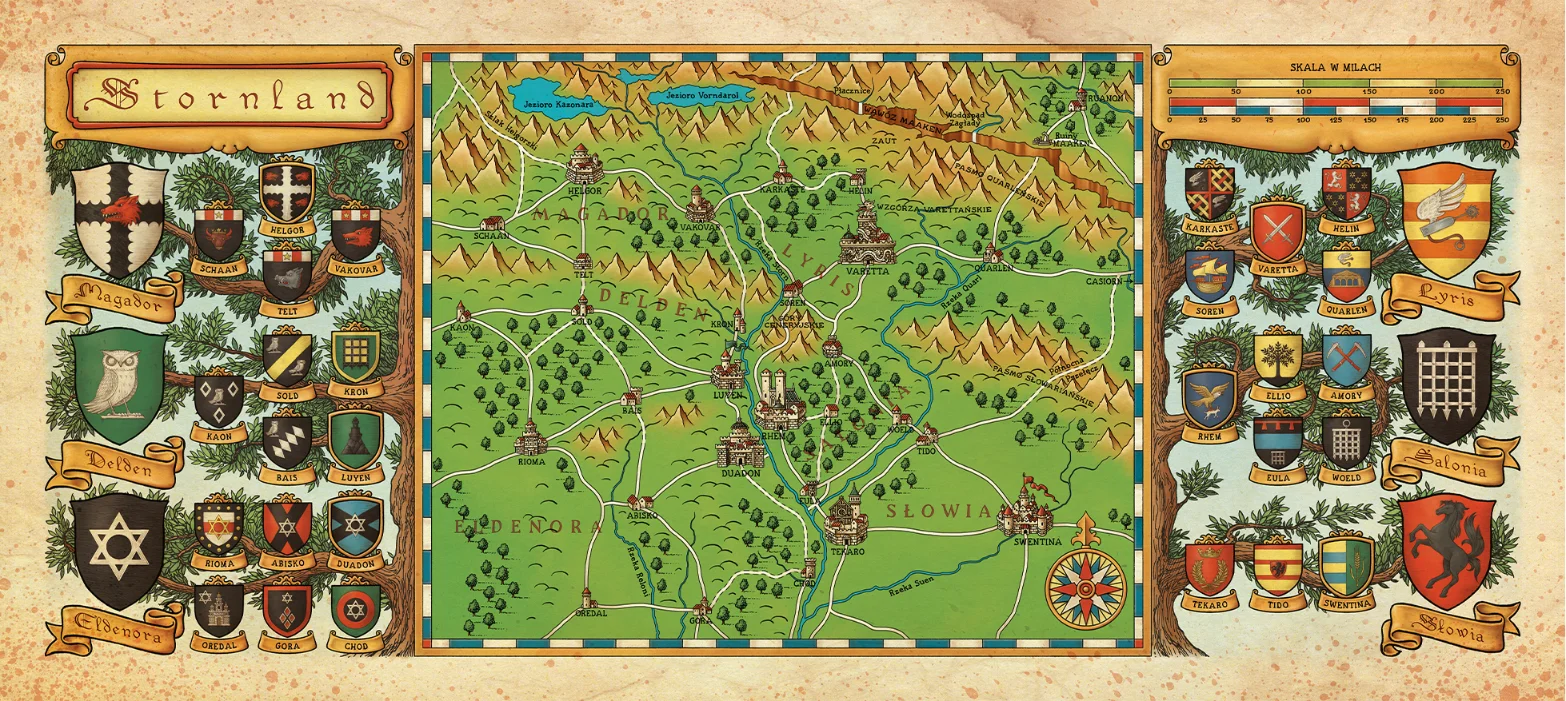1566x701 pixels.
Task: Click the Helgor fortress marker on the map
Action: click(582, 165)
